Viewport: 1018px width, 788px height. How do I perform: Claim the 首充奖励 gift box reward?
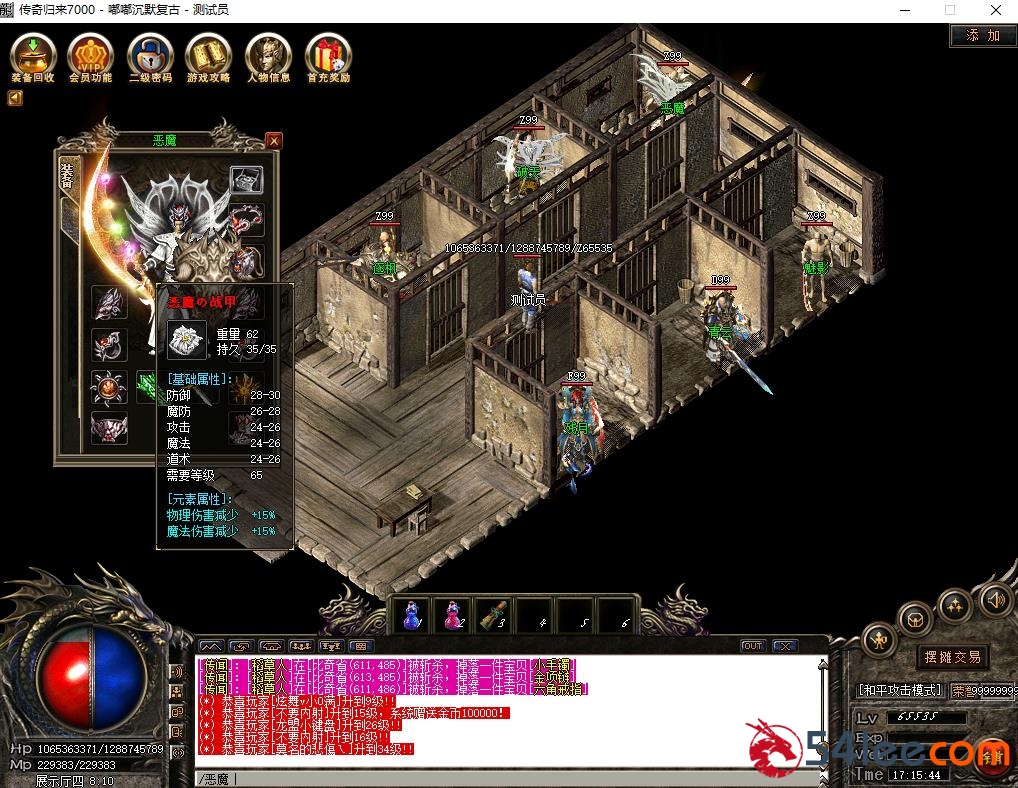pyautogui.click(x=328, y=57)
